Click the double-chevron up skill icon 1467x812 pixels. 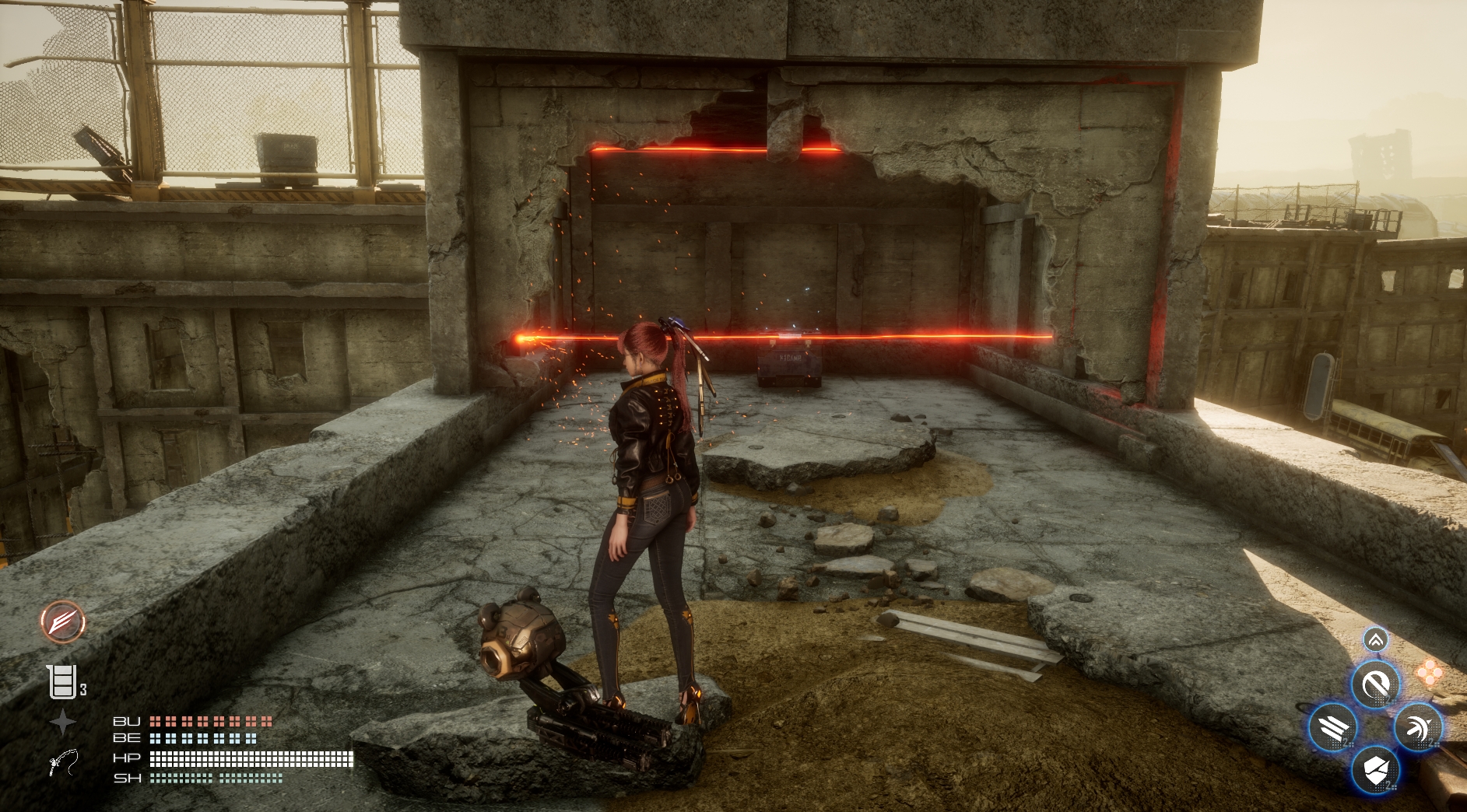coord(1375,640)
